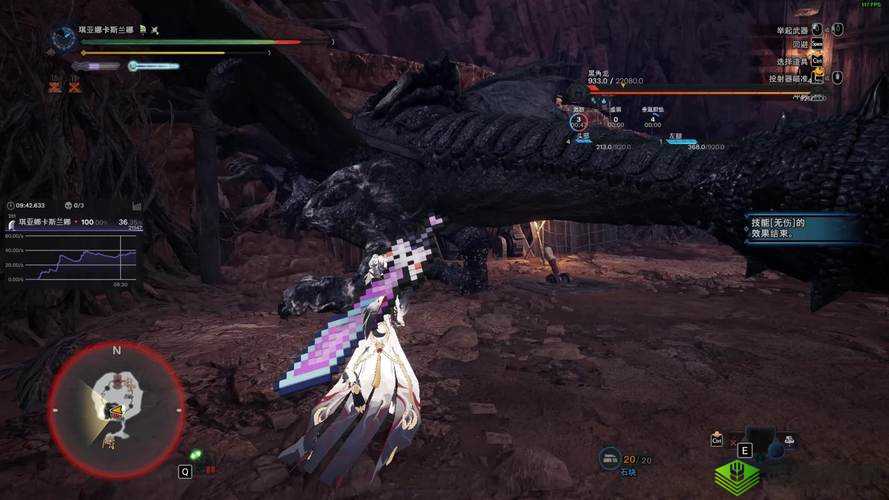Open the damage meter graph panel
This screenshot has height=500, width=889.
pyautogui.click(x=72, y=258)
